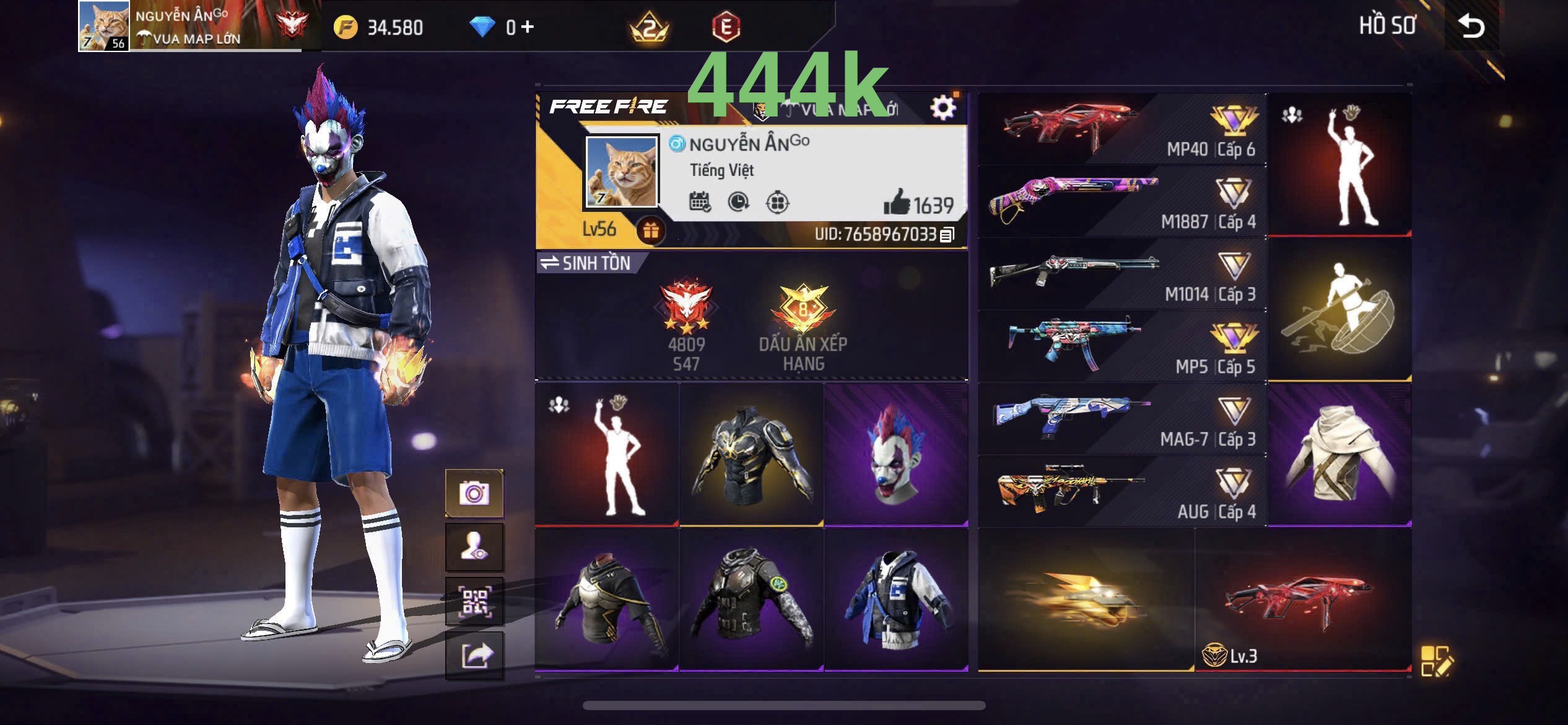The height and width of the screenshot is (725, 1568).
Task: Add diamonds with the plus button
Action: click(x=528, y=27)
